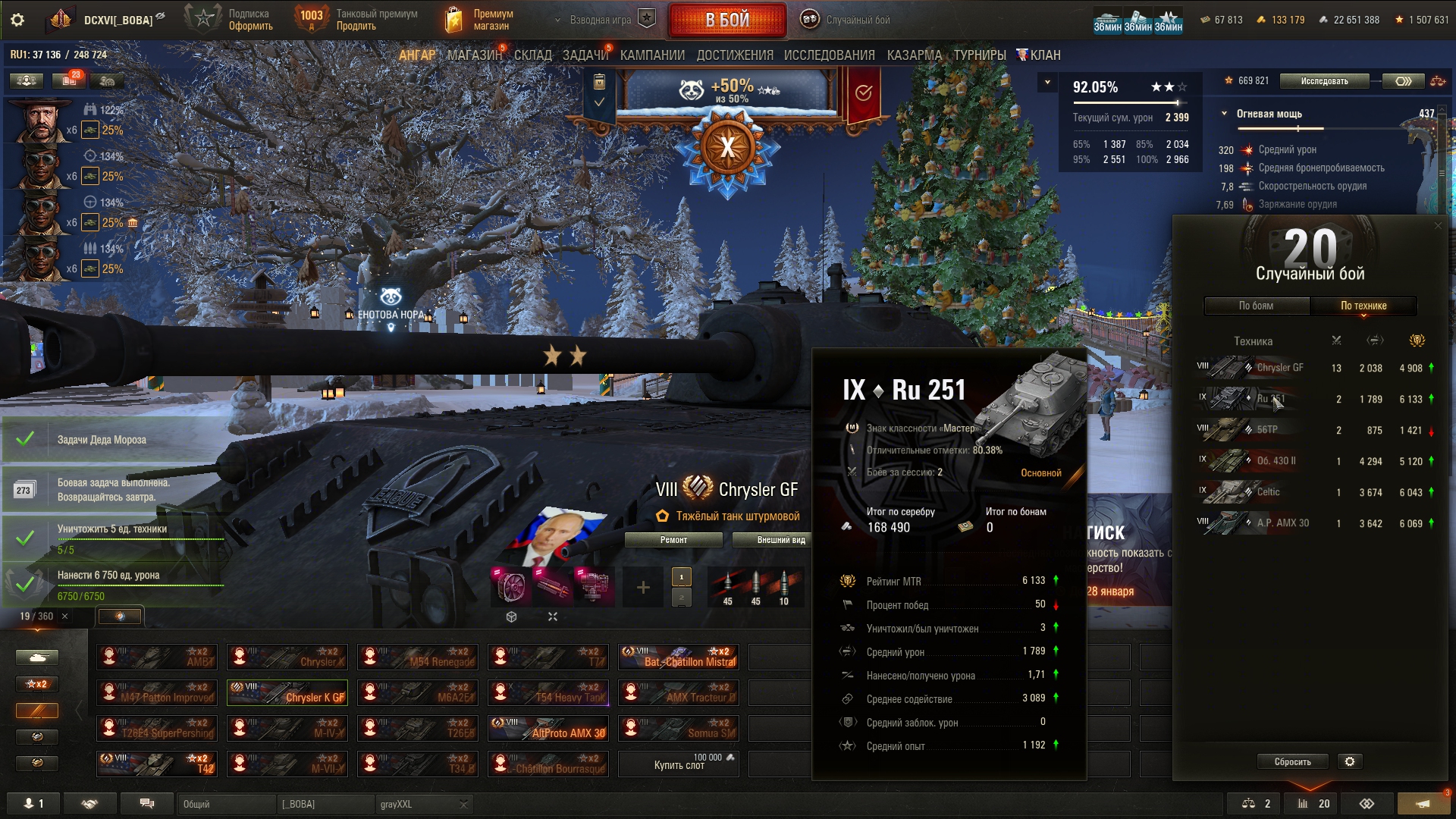This screenshot has height=819, width=1456.
Task: Select the Bat.-Châtillon Mistral tank in carousel
Action: pyautogui.click(x=678, y=657)
